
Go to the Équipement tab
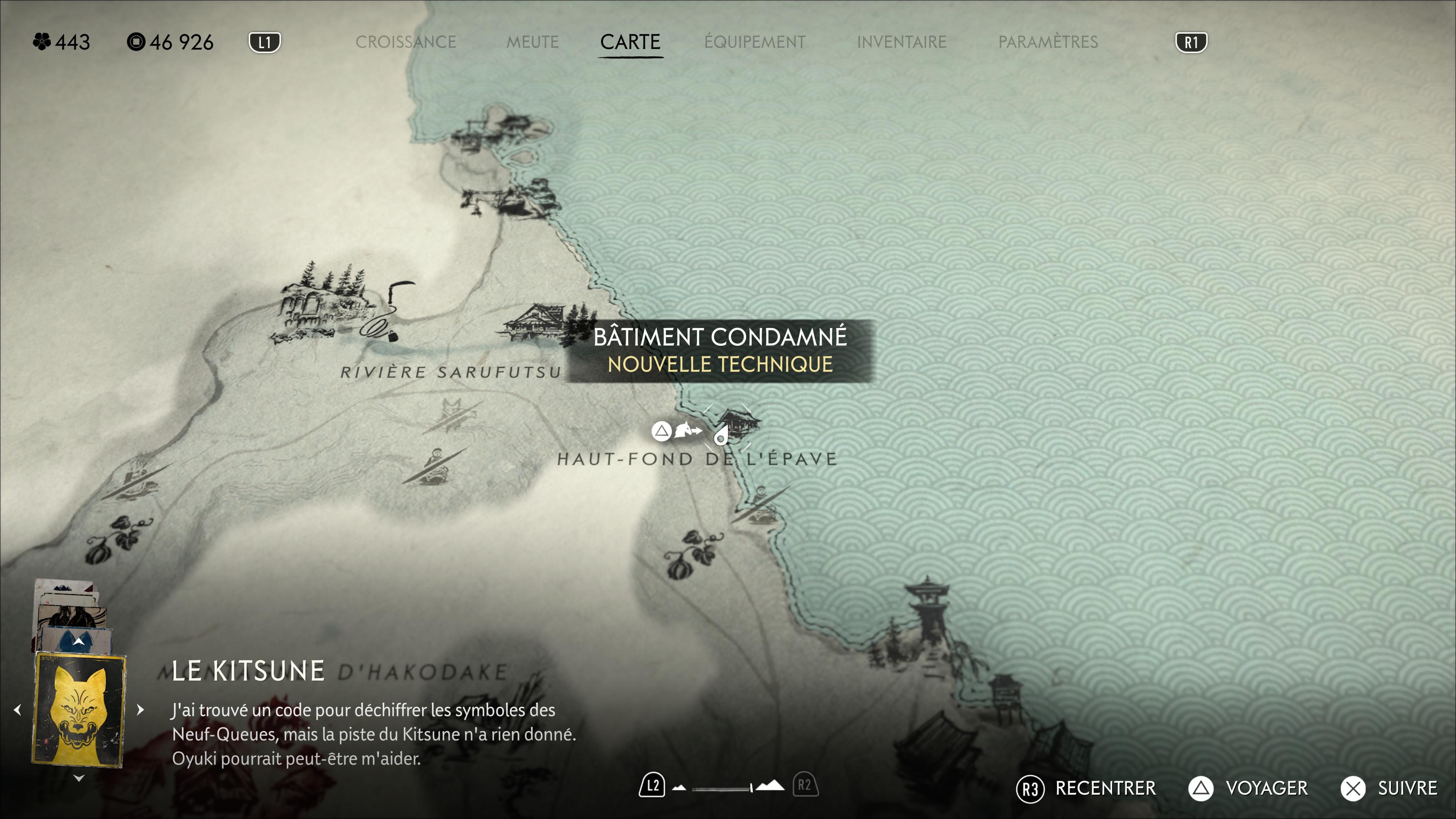click(x=755, y=42)
